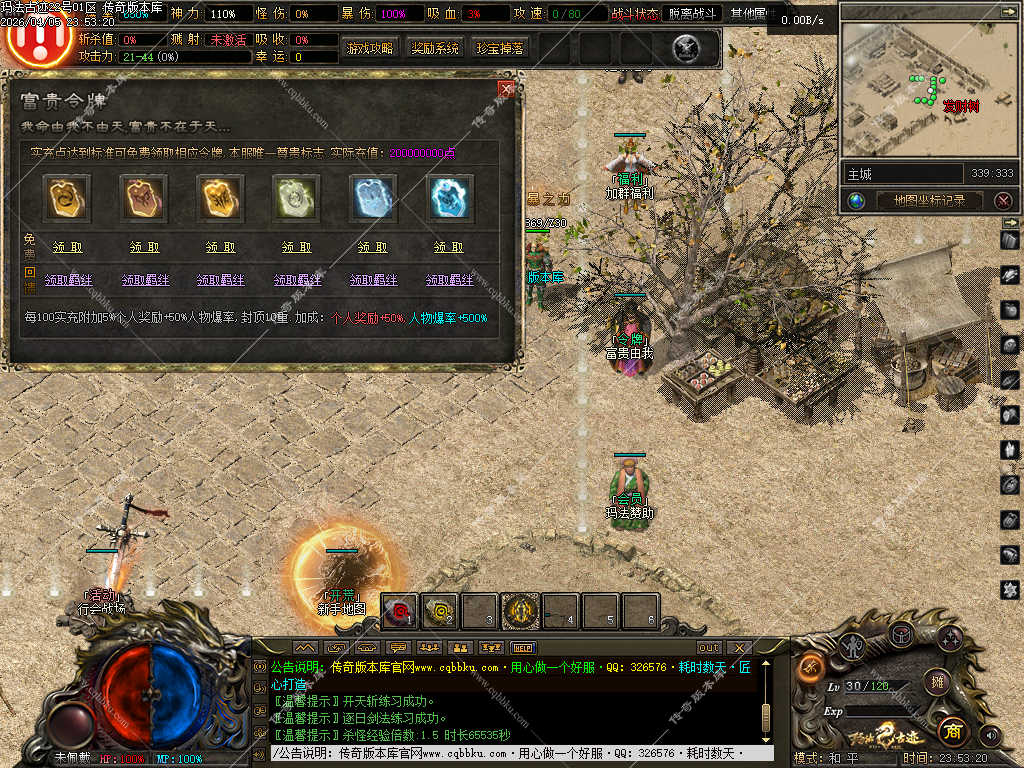Image resolution: width=1024 pixels, height=768 pixels.
Task: Open the 奖励系统 reward system
Action: click(x=435, y=48)
